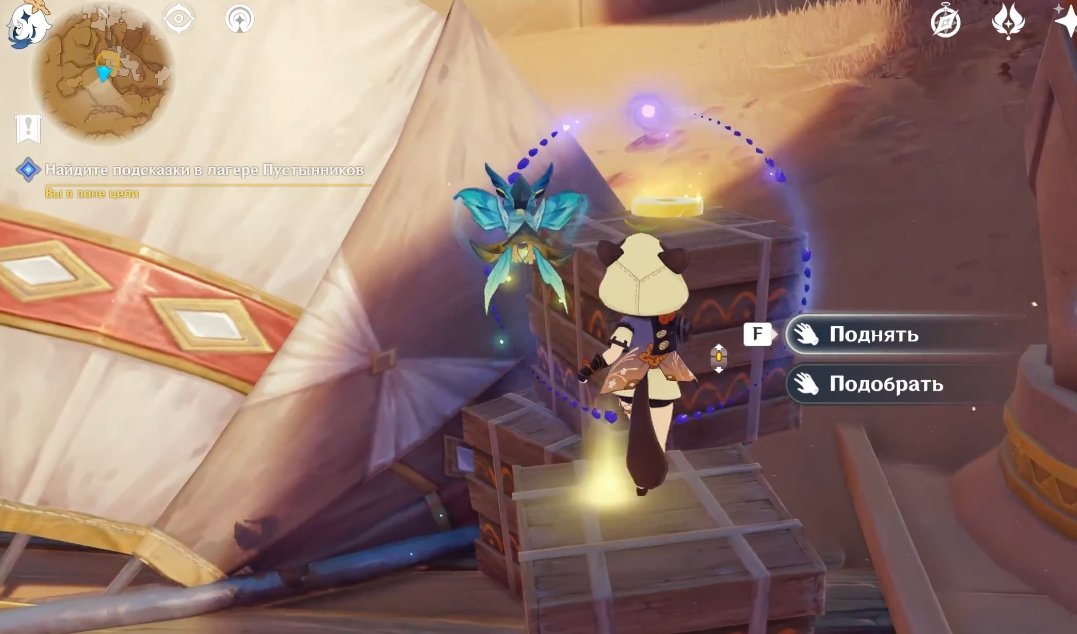Screen dimensions: 1077x634
Task: Select the tracked quest about the Пустынников camp
Action: point(204,169)
